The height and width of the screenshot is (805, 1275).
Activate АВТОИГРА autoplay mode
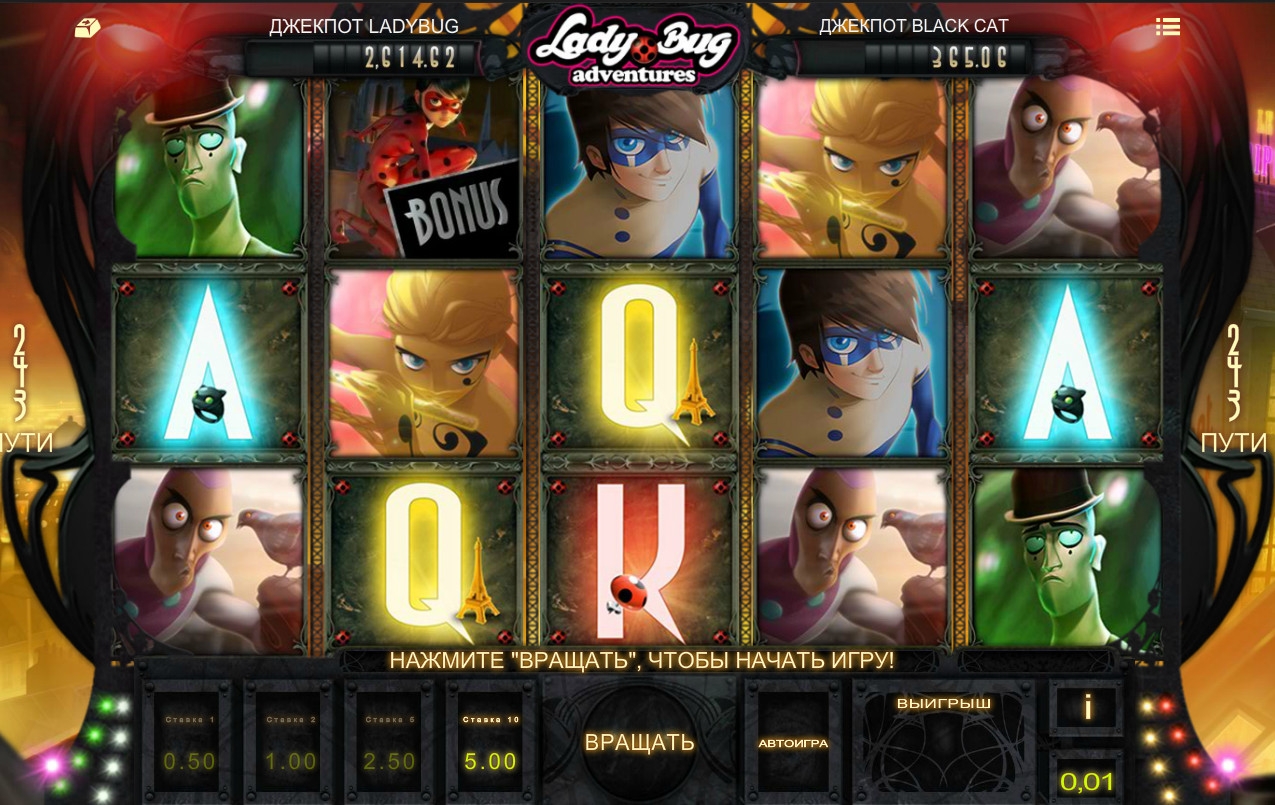(793, 743)
